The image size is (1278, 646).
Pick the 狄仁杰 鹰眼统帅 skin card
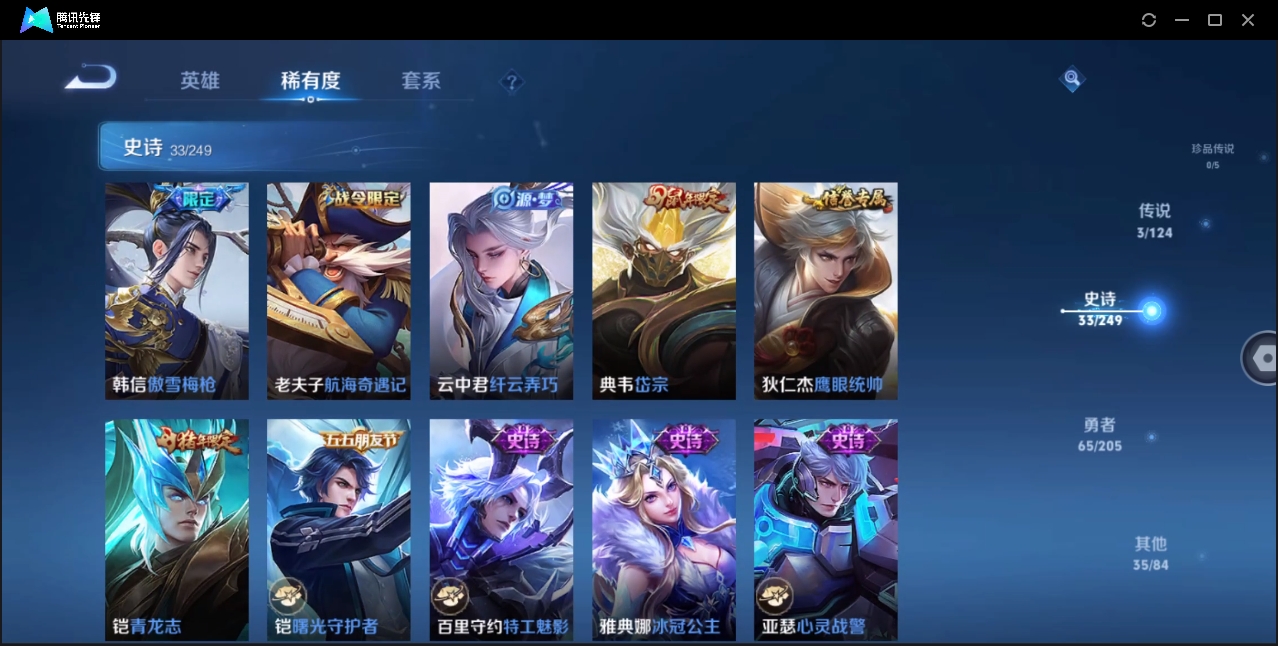pos(825,290)
